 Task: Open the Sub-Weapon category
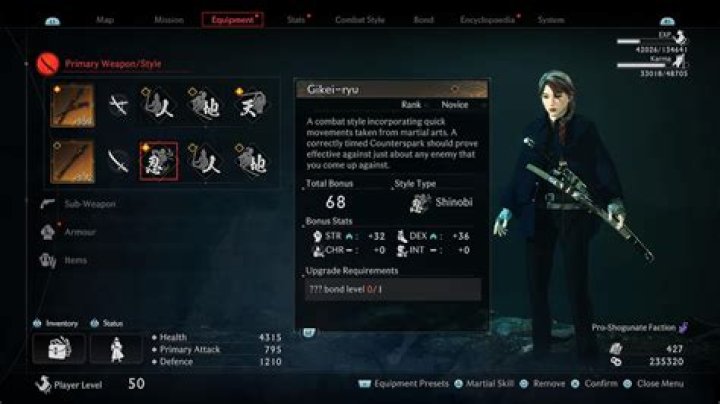coord(90,204)
